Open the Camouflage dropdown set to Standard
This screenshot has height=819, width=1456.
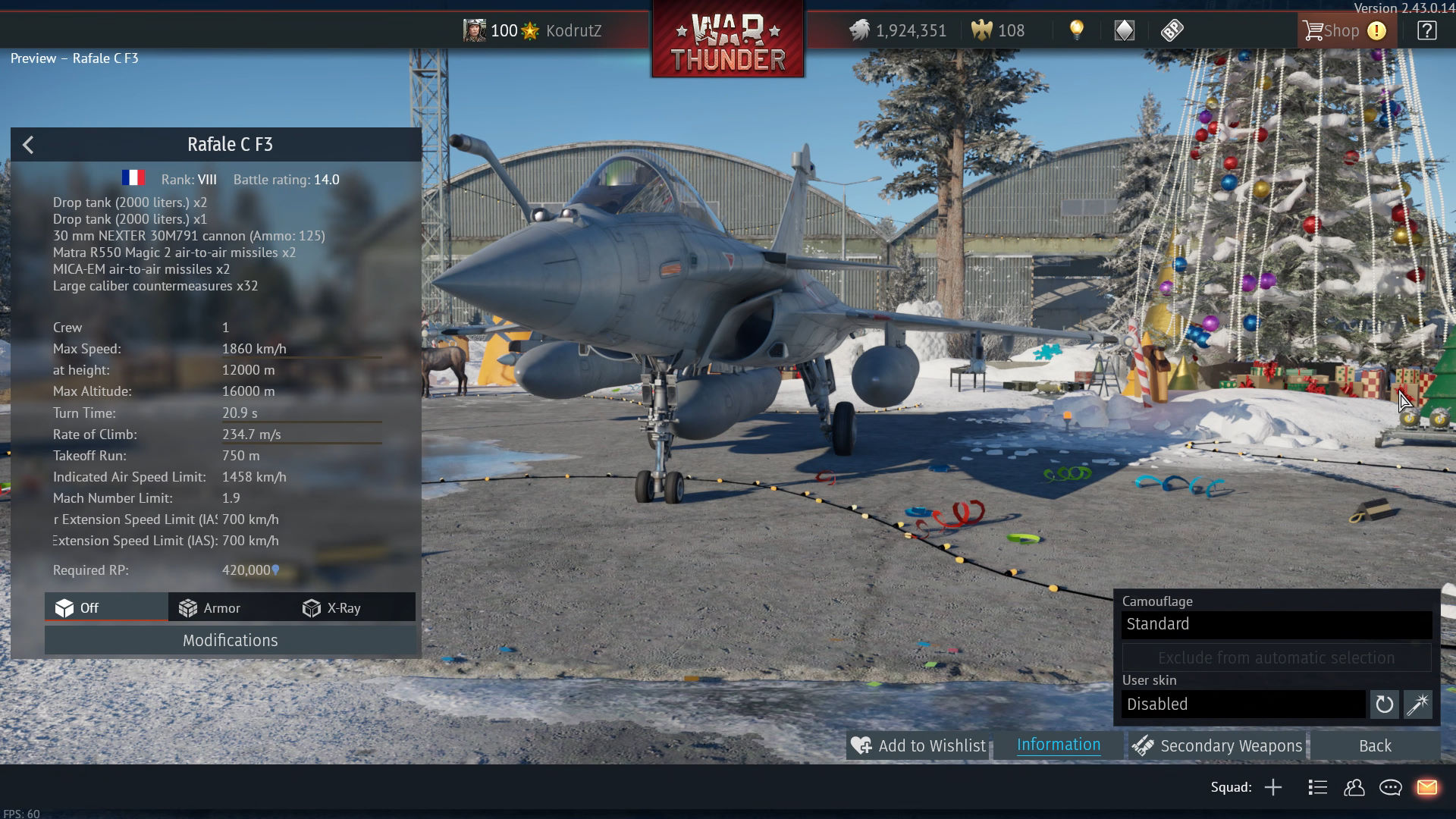coord(1276,624)
